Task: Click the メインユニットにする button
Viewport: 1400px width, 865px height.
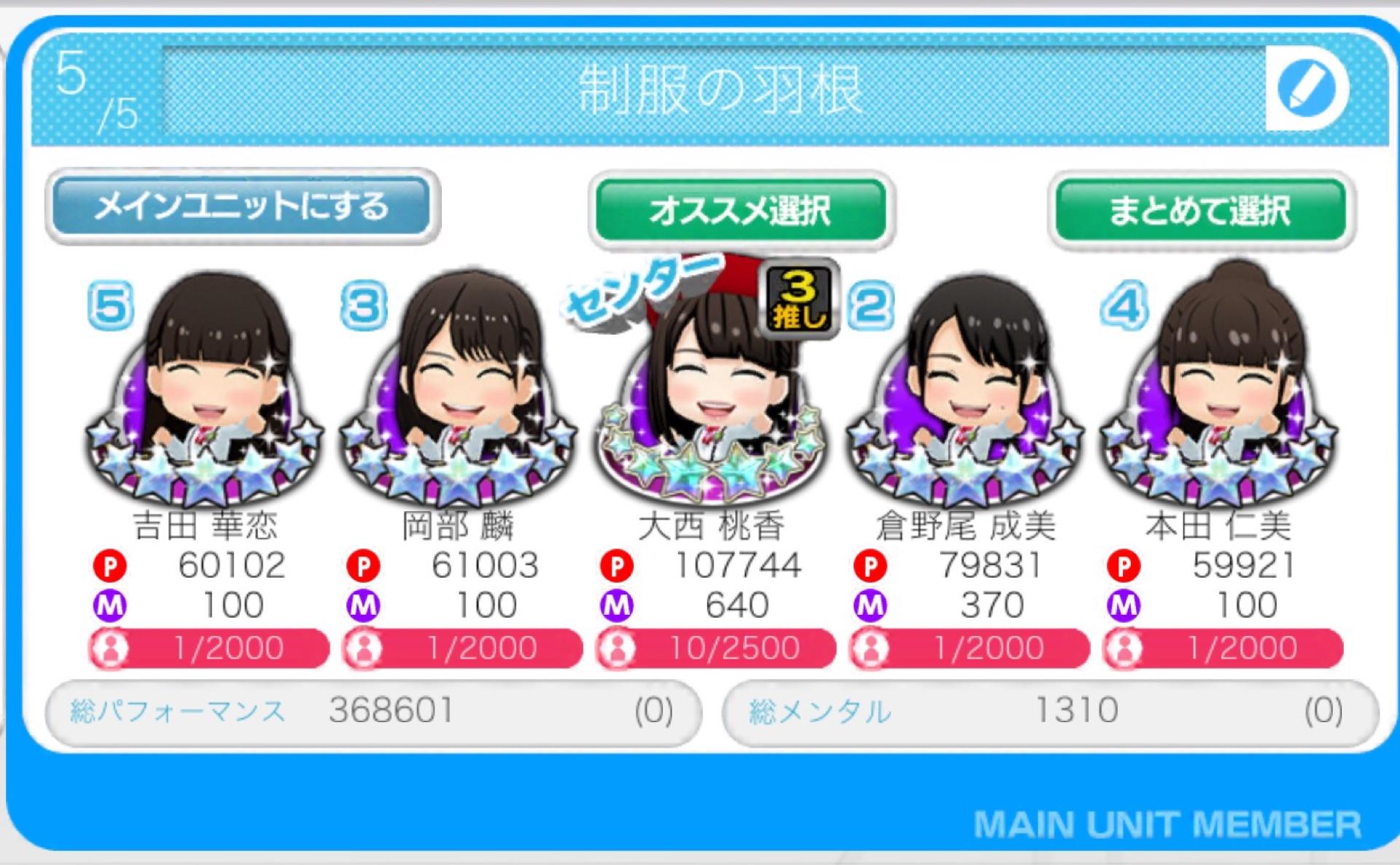Action: (x=242, y=206)
